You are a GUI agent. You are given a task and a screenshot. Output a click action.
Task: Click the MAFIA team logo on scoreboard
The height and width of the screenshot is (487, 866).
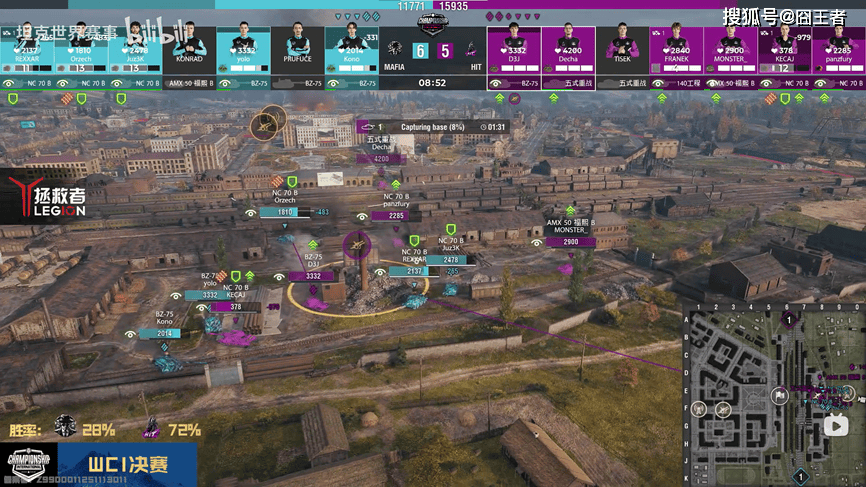[395, 49]
